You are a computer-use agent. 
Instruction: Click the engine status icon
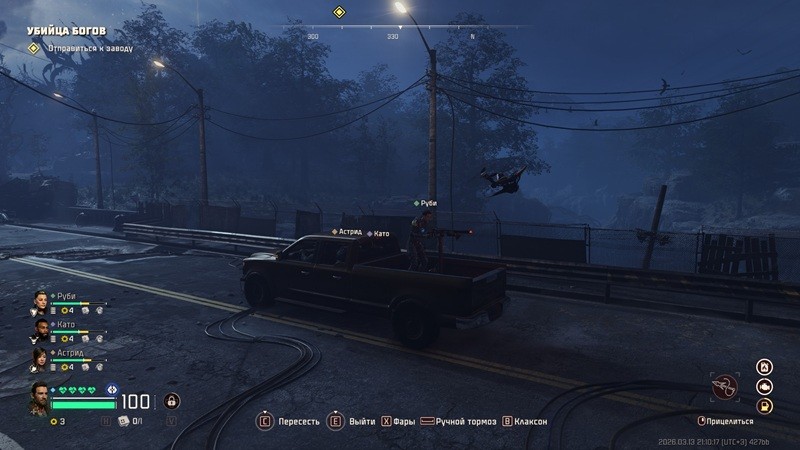tap(765, 386)
